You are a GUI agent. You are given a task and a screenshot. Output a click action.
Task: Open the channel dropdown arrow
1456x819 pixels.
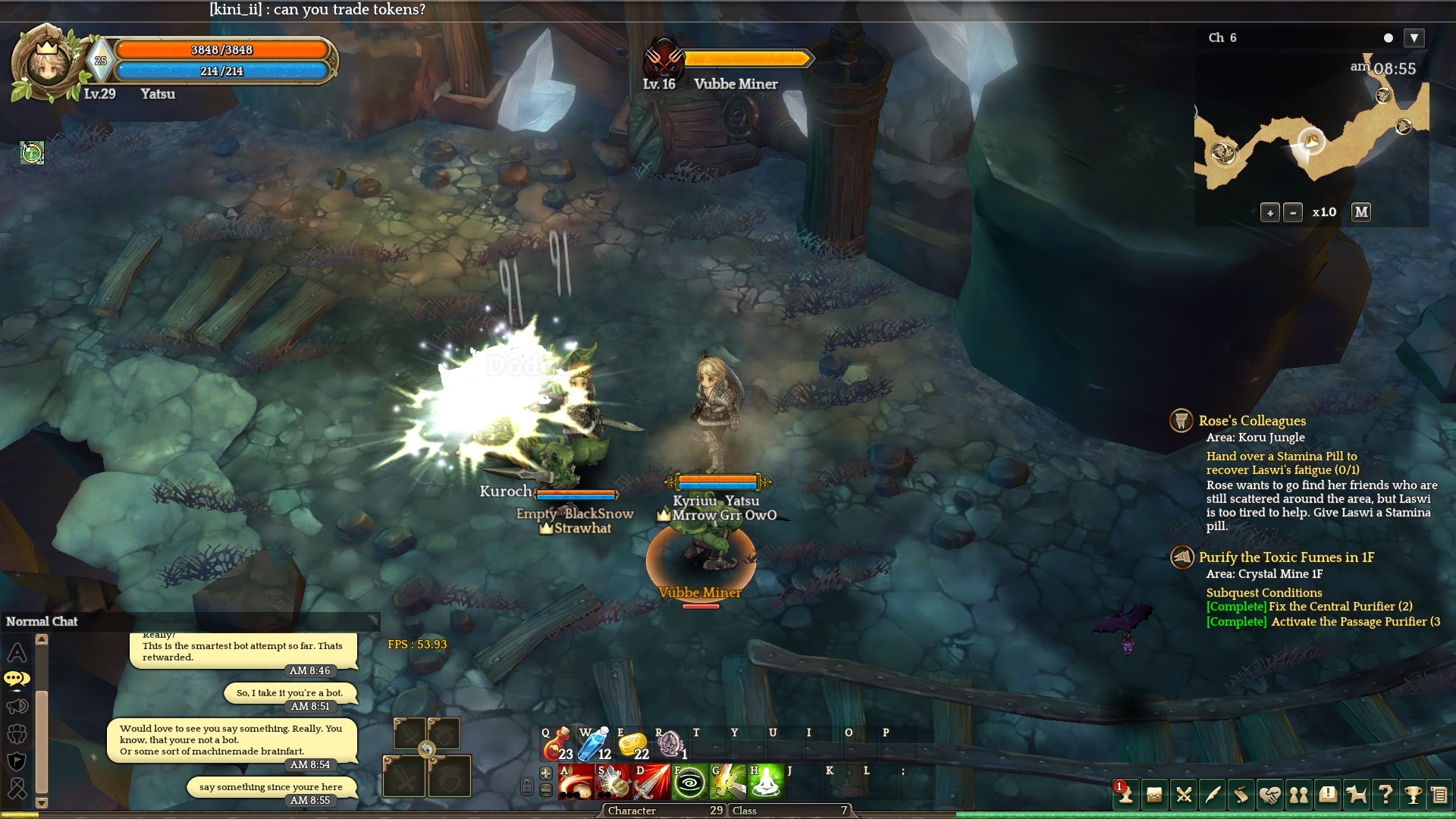pos(1414,38)
